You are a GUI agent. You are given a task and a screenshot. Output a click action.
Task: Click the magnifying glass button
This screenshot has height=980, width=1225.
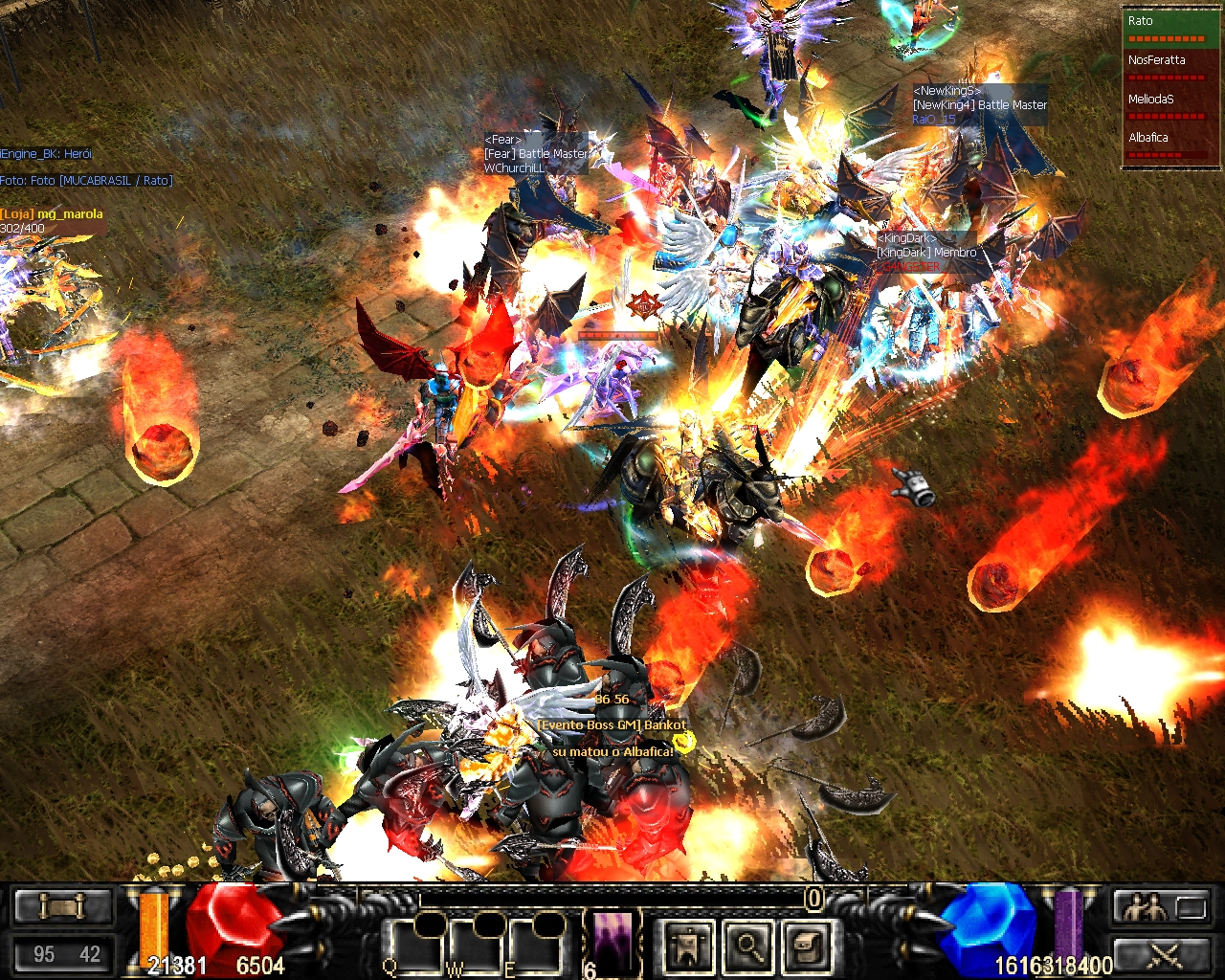coord(747,947)
